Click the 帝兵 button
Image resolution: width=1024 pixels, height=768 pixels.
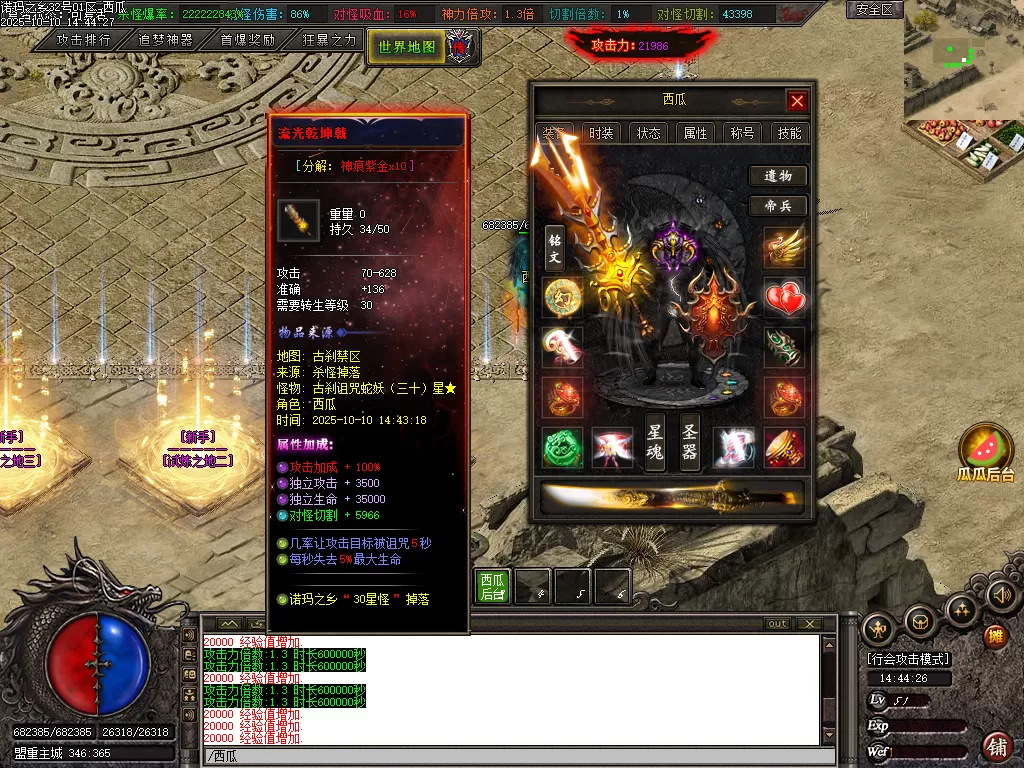(778, 206)
